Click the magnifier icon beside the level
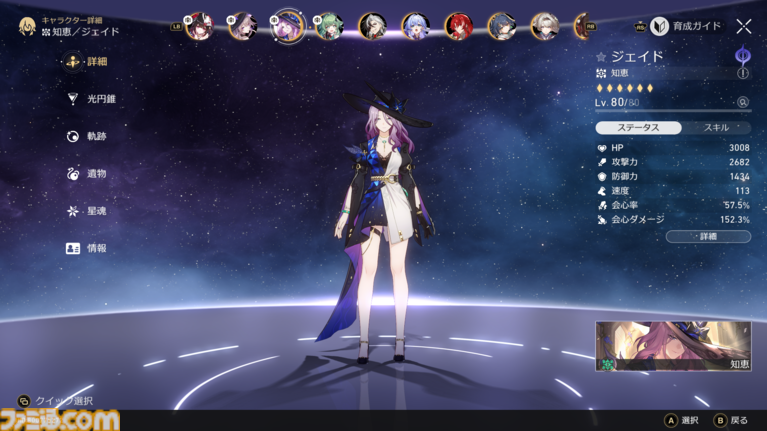The width and height of the screenshot is (767, 431). (743, 102)
